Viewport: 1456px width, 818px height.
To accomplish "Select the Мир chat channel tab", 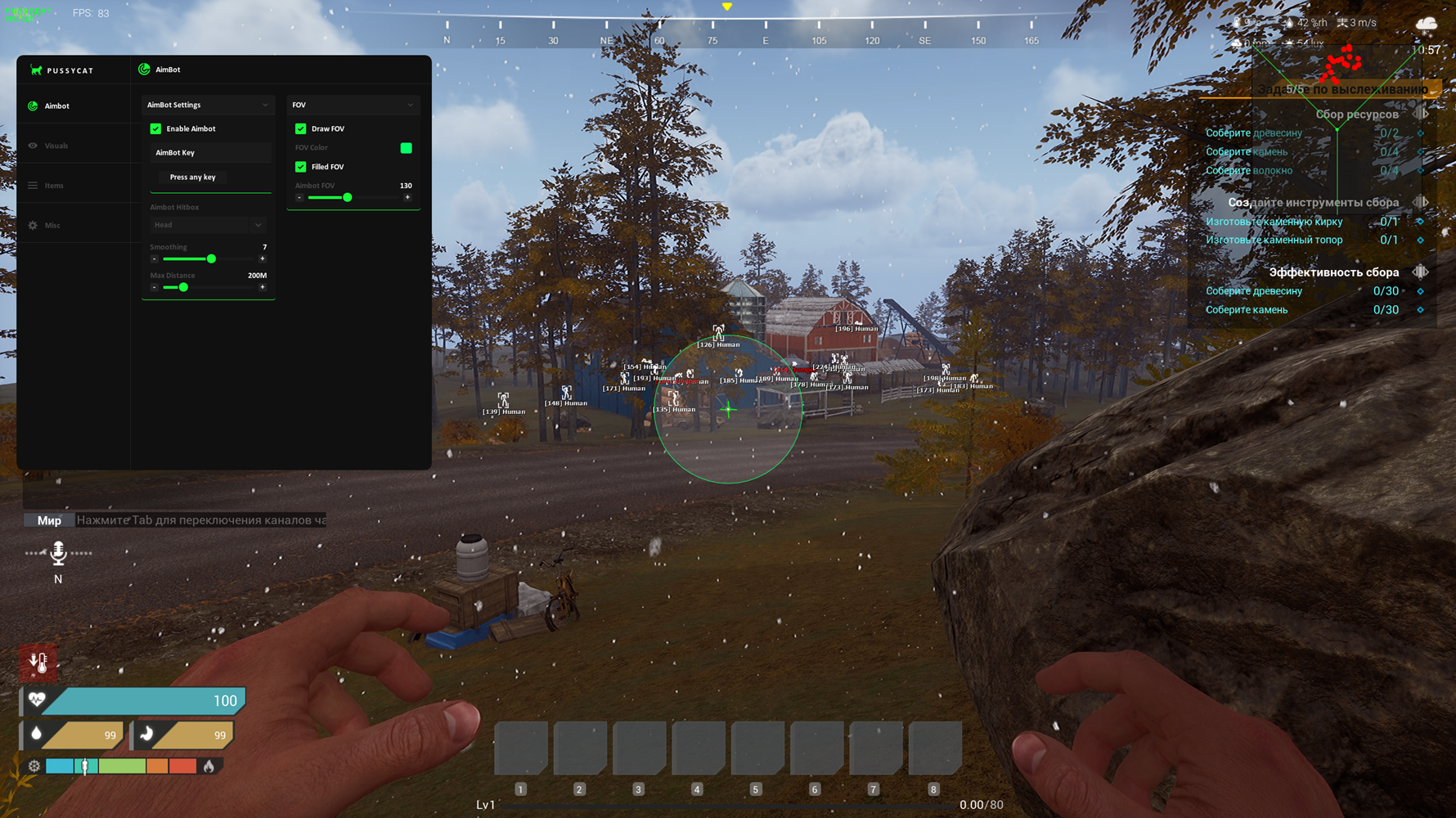I will click(x=49, y=520).
